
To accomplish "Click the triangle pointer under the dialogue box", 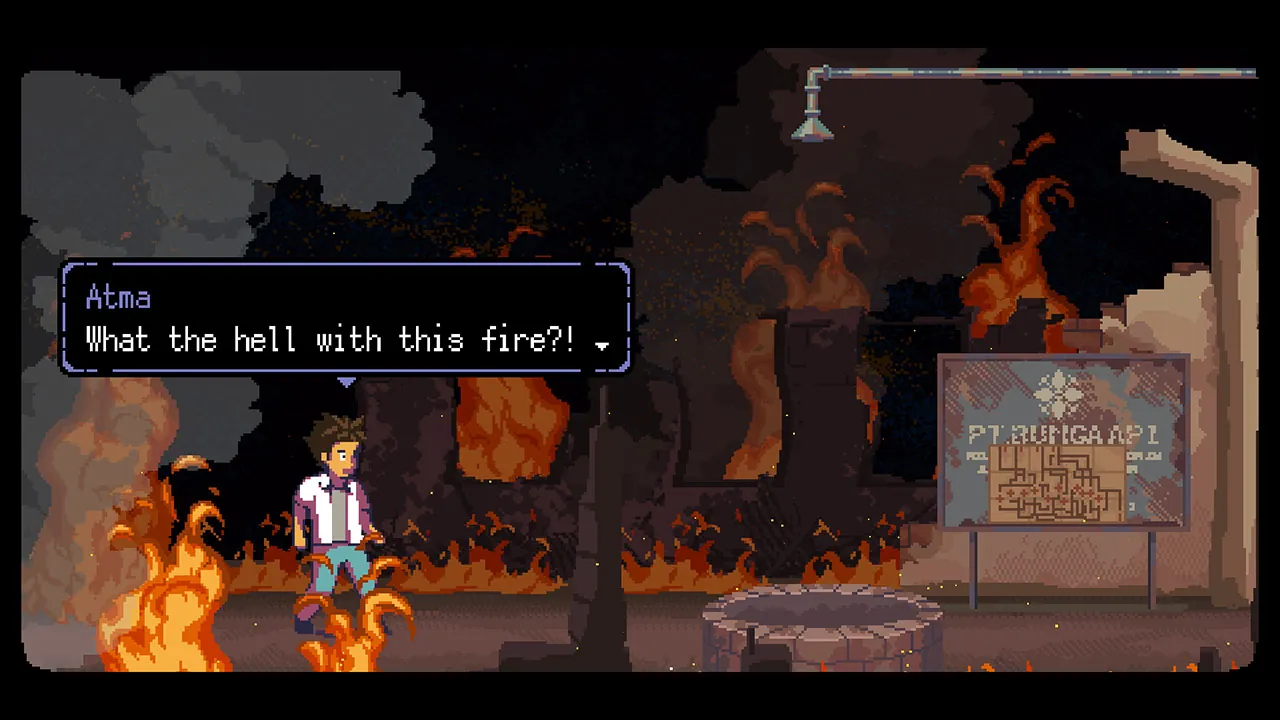I will tap(345, 381).
